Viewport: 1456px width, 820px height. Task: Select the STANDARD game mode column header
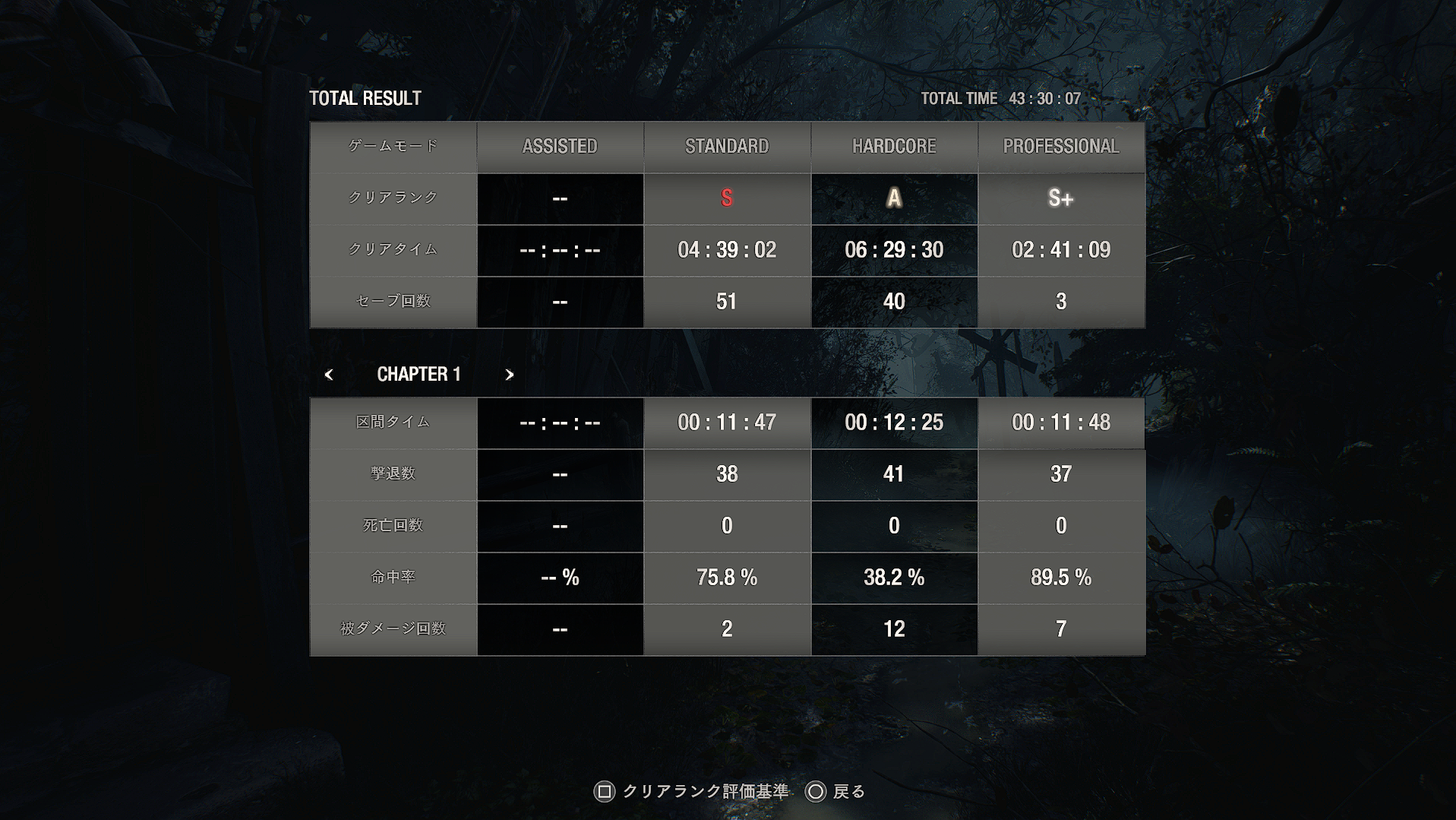pyautogui.click(x=727, y=146)
